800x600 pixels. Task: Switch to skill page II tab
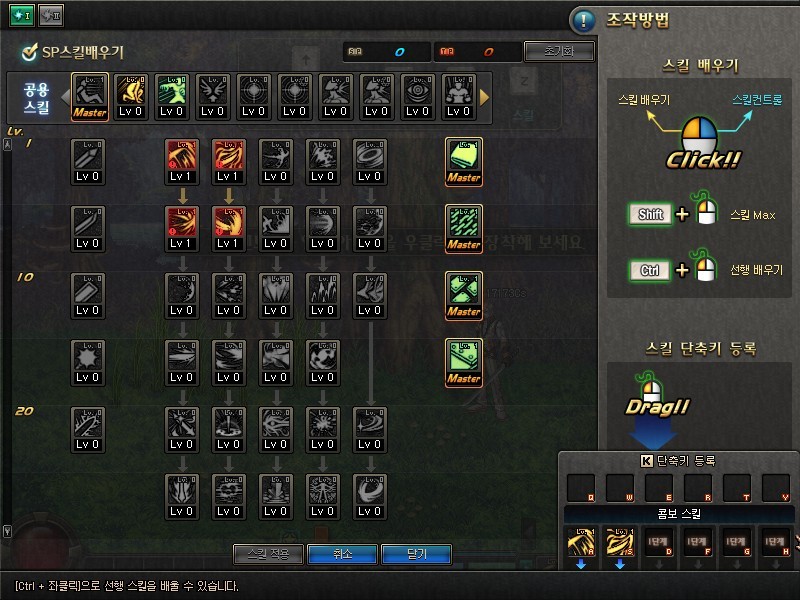50,16
